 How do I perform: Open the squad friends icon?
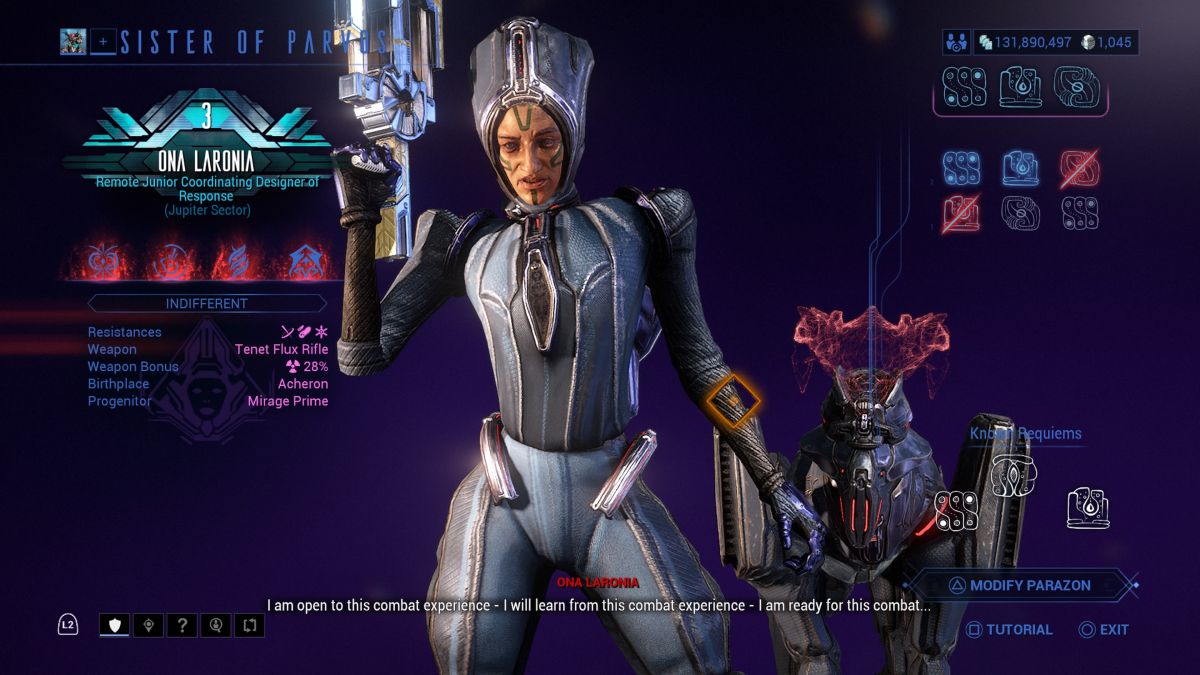(x=957, y=42)
